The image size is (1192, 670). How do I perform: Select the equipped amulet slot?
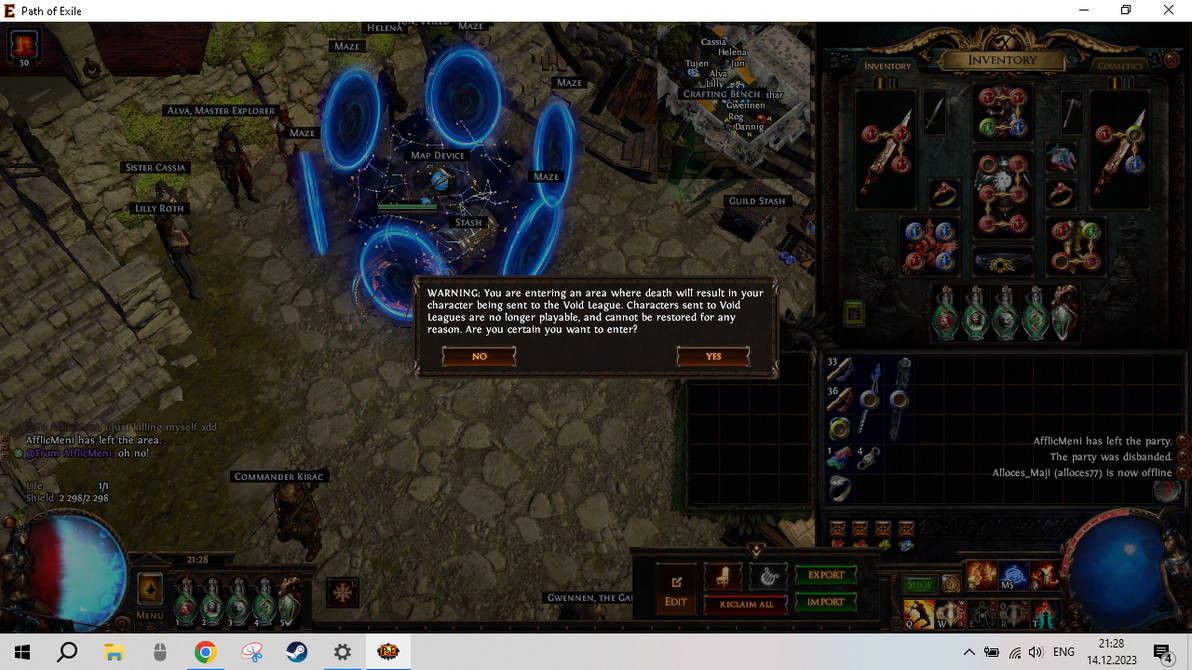[1061, 157]
